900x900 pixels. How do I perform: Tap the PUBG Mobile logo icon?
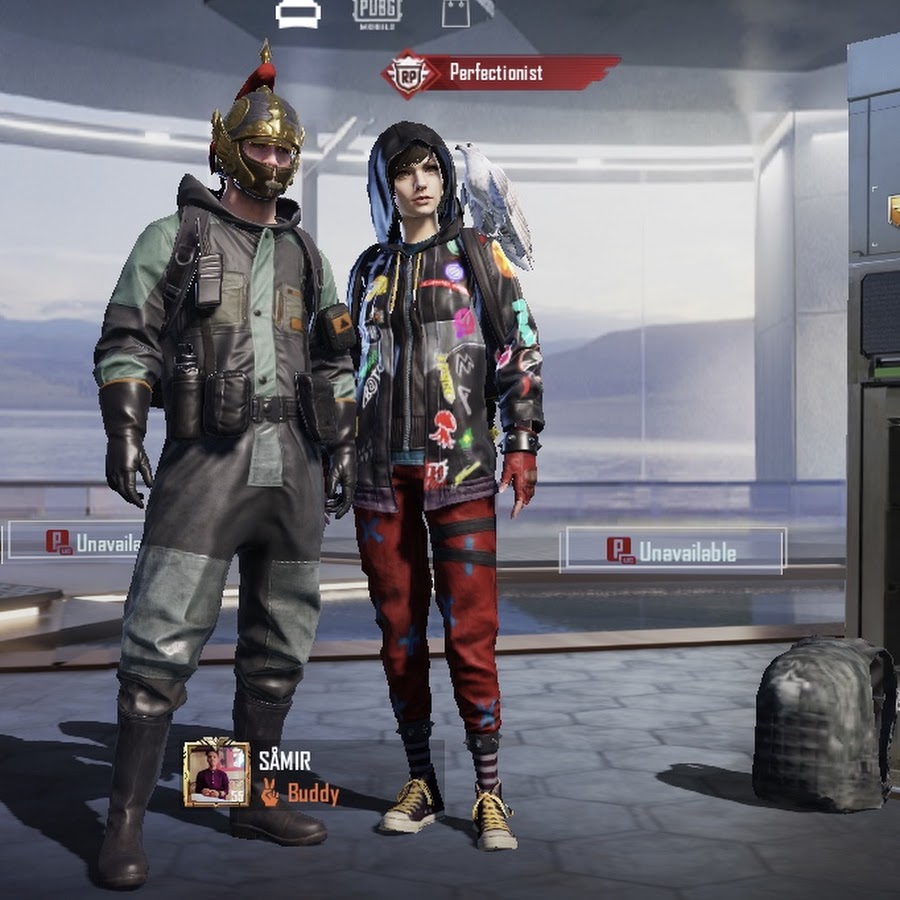377,12
